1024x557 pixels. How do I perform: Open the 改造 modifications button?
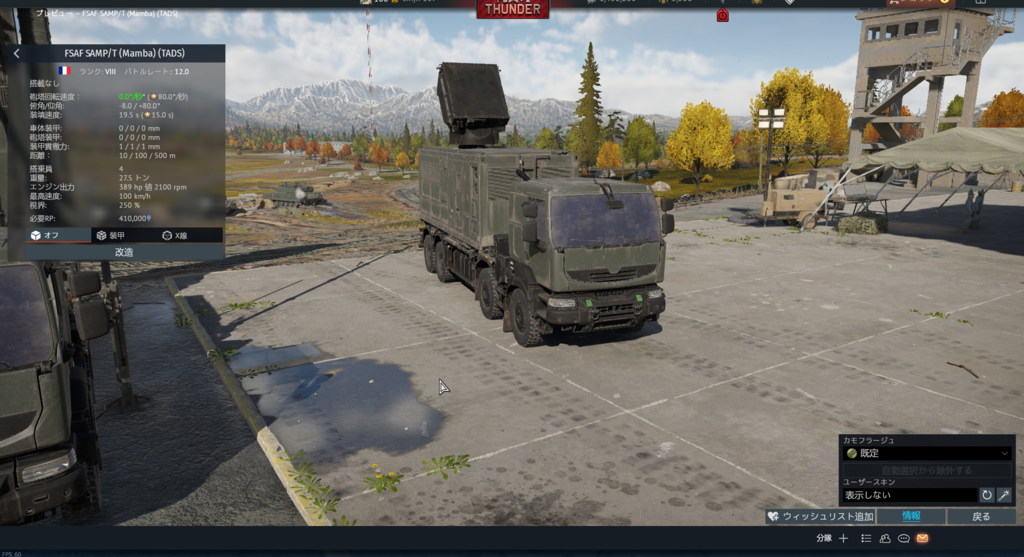coord(124,252)
